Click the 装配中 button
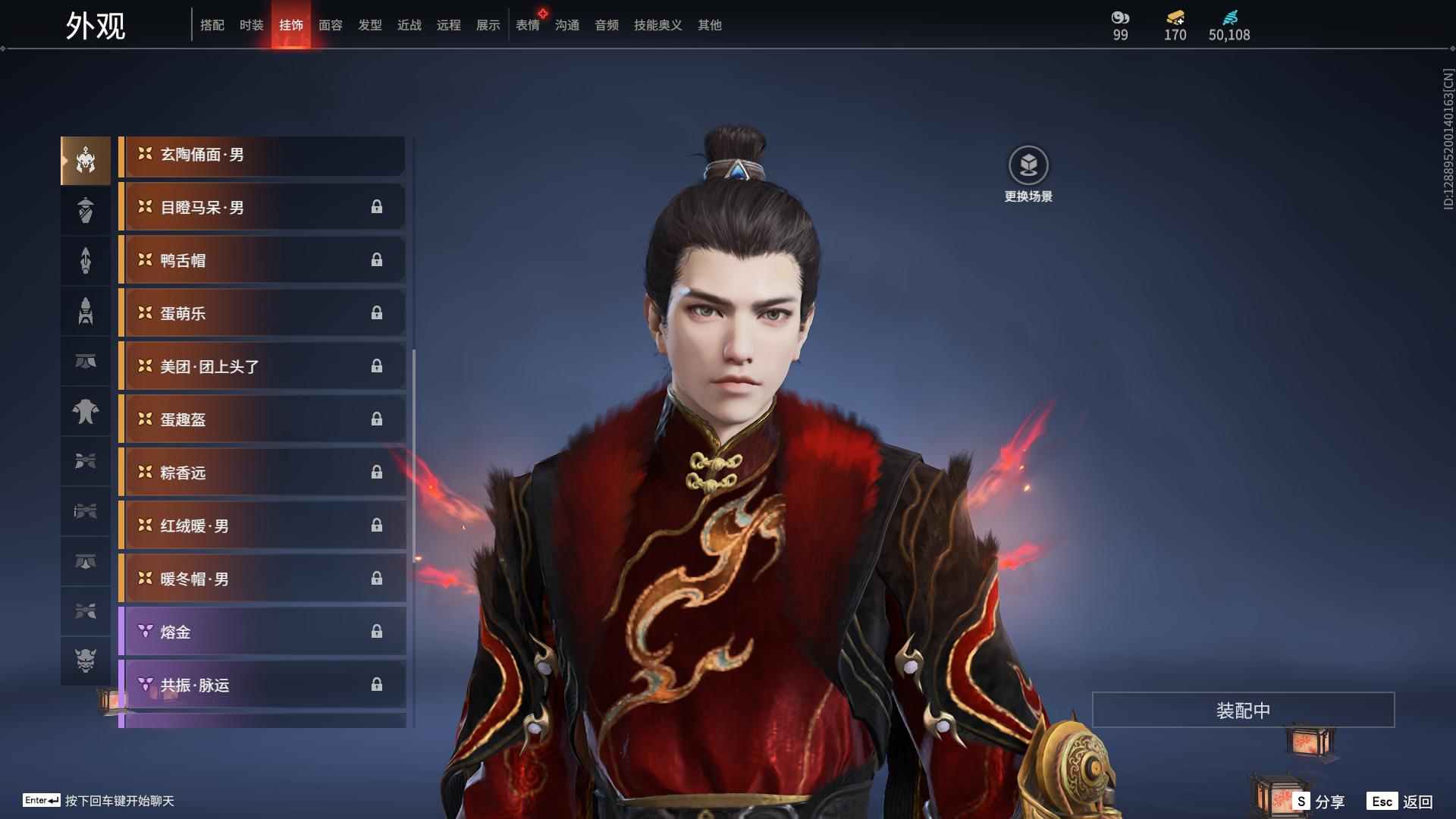This screenshot has width=1456, height=819. click(x=1243, y=711)
